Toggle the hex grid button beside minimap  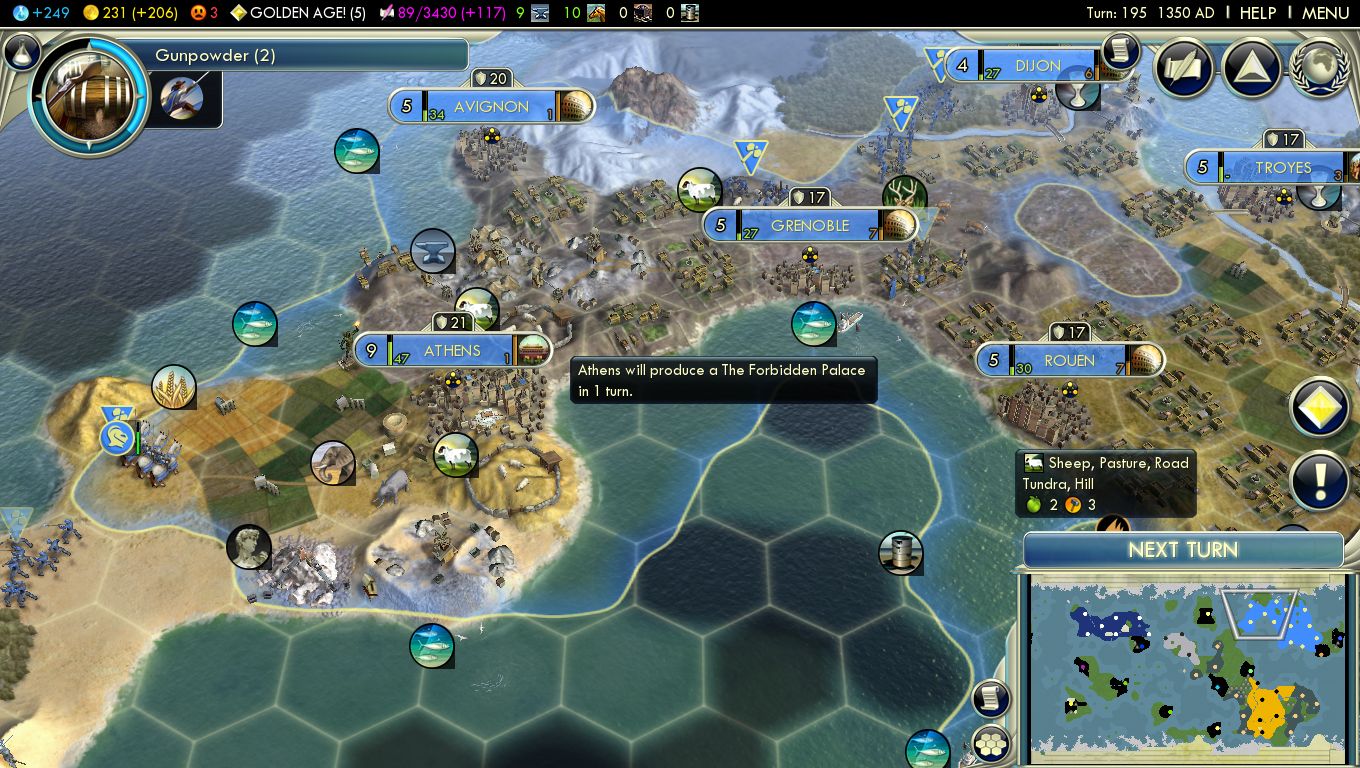tap(990, 743)
